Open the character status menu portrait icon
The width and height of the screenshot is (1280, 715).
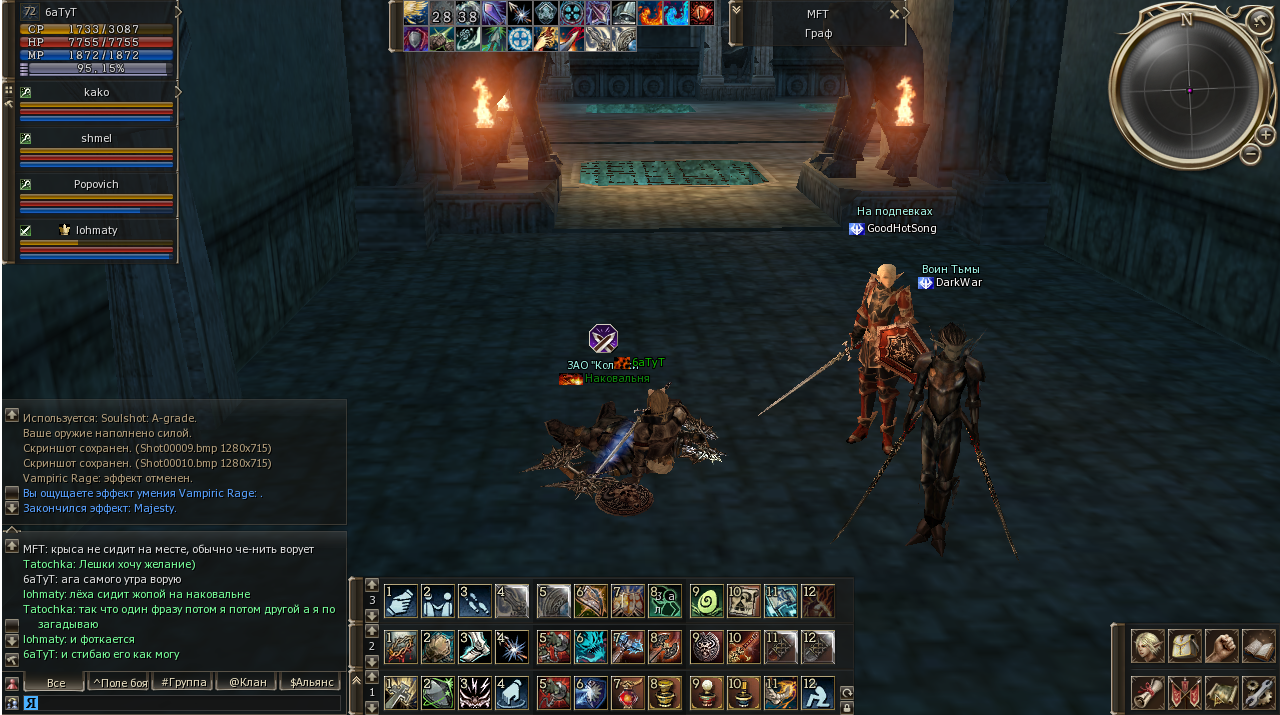click(1147, 646)
